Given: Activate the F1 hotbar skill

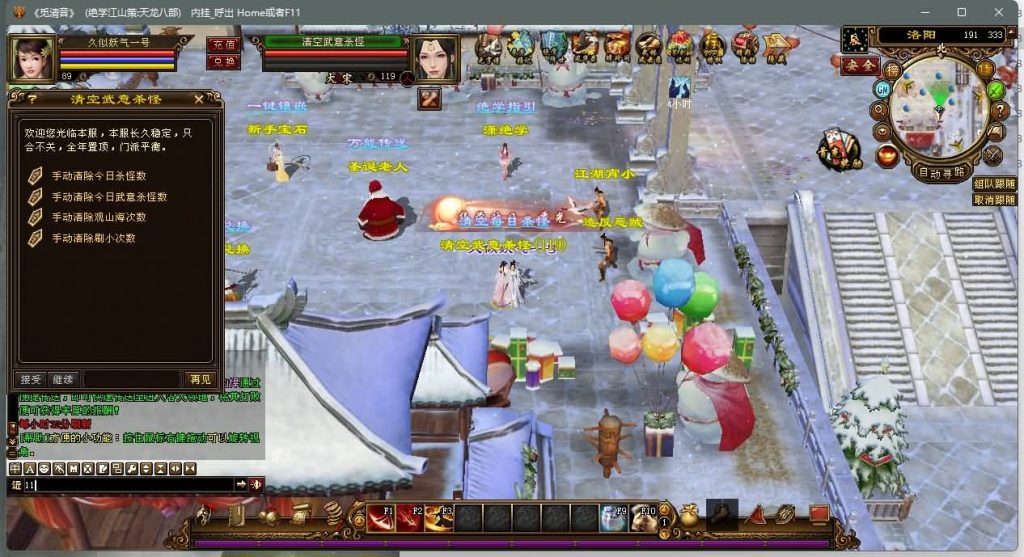Looking at the screenshot, I should [382, 518].
